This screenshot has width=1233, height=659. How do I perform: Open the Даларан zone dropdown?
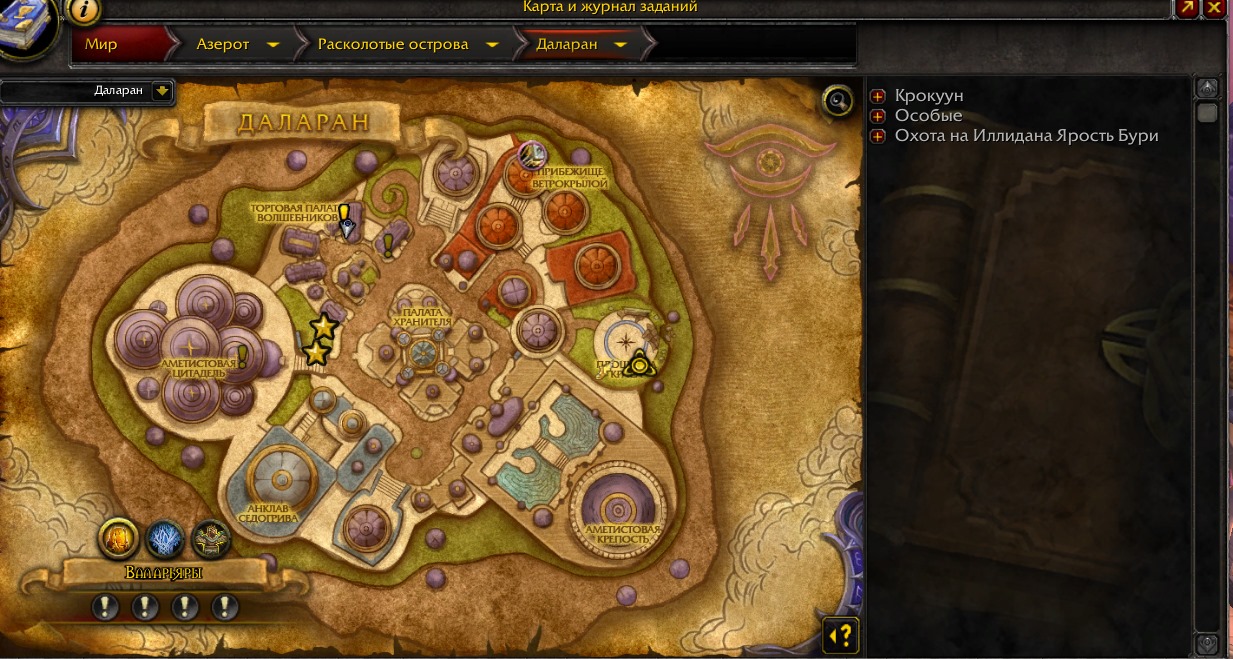[x=162, y=91]
